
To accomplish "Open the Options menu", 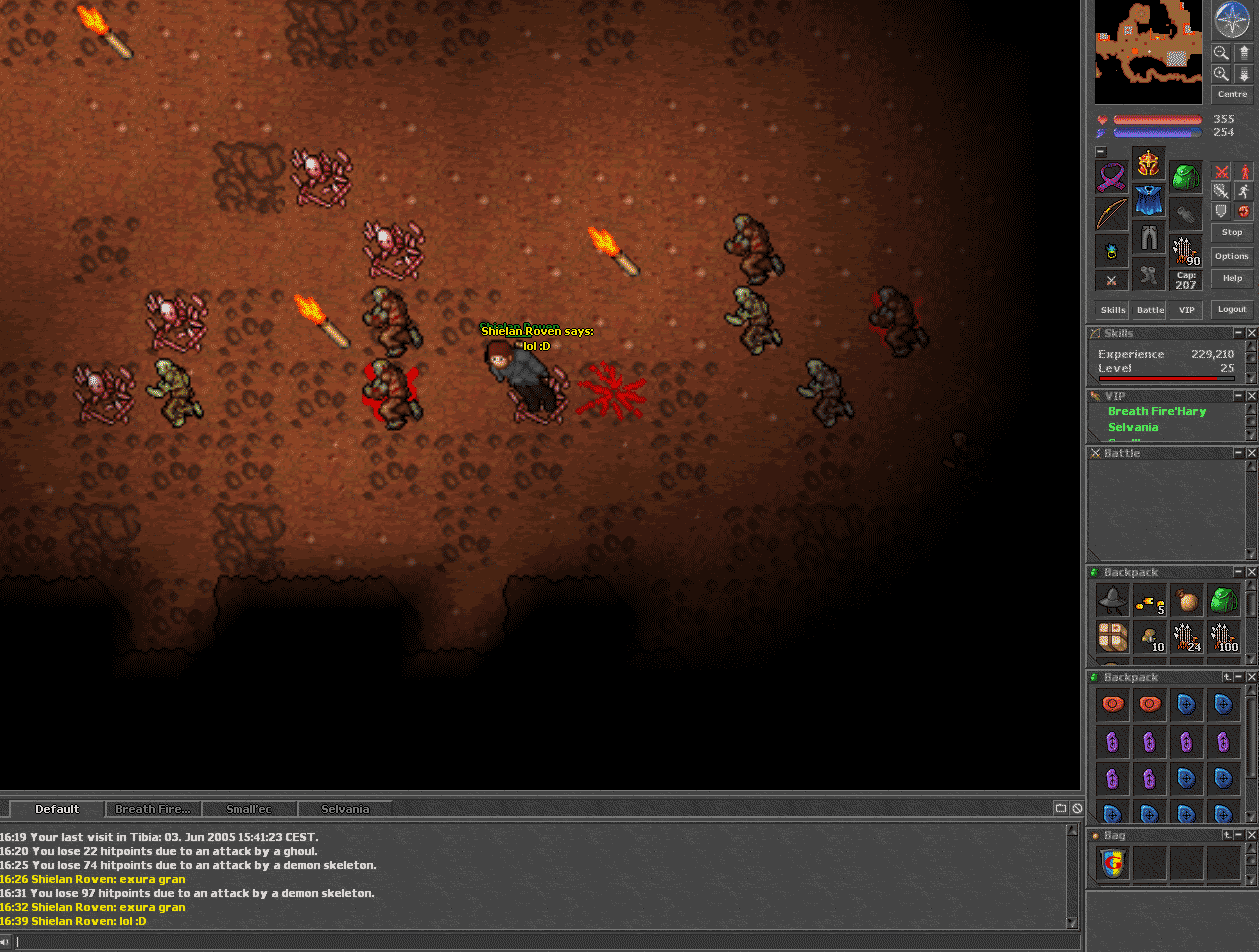I will (x=1232, y=256).
